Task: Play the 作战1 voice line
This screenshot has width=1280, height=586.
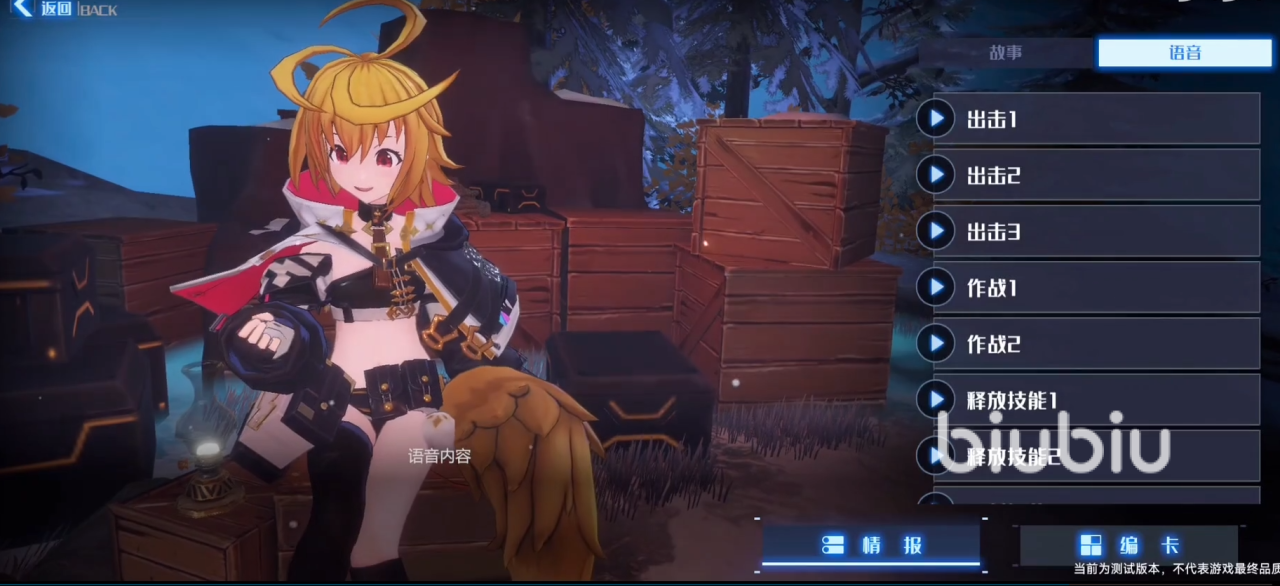Action: [x=936, y=288]
